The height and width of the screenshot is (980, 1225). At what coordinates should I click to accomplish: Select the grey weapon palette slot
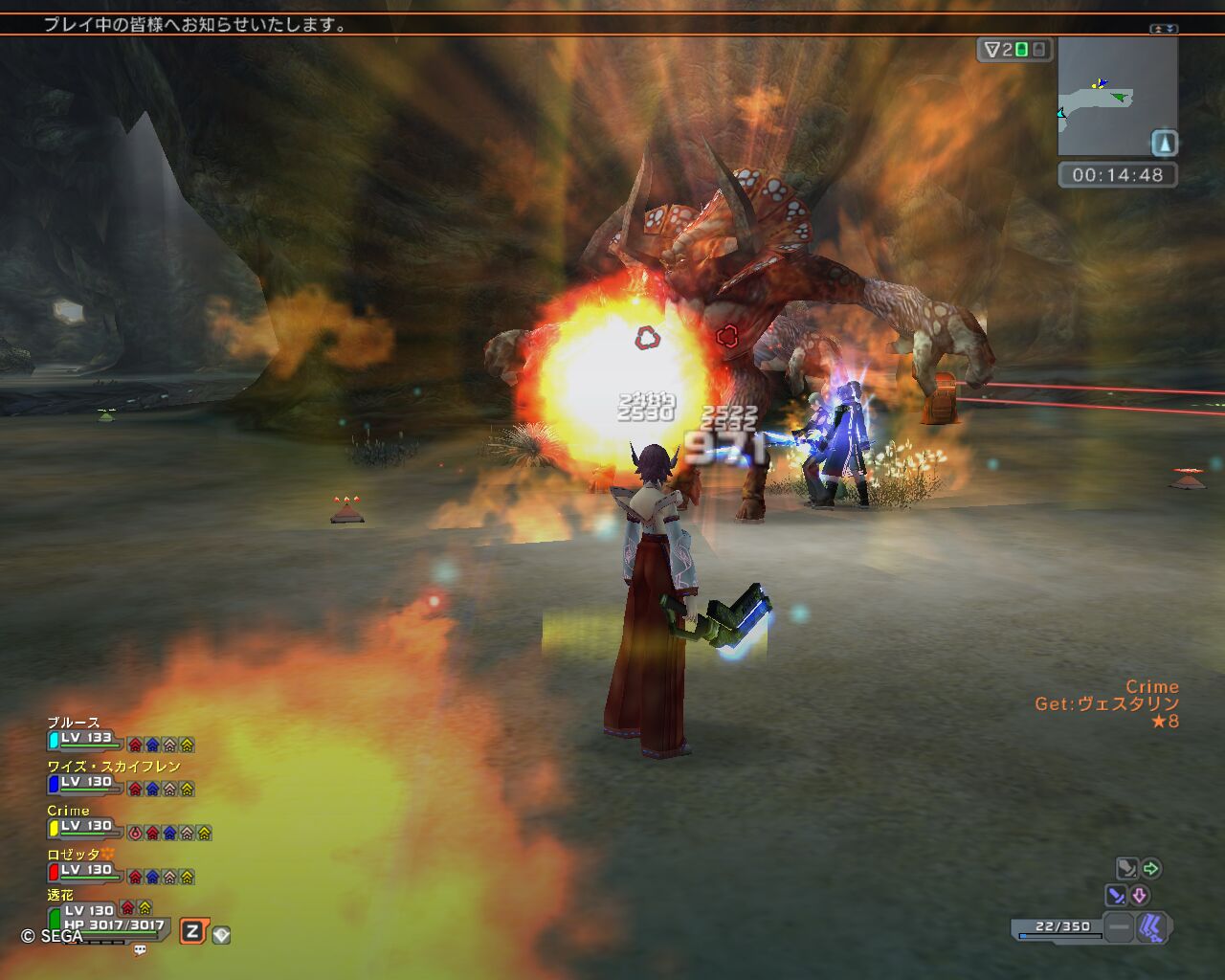[x=1127, y=868]
